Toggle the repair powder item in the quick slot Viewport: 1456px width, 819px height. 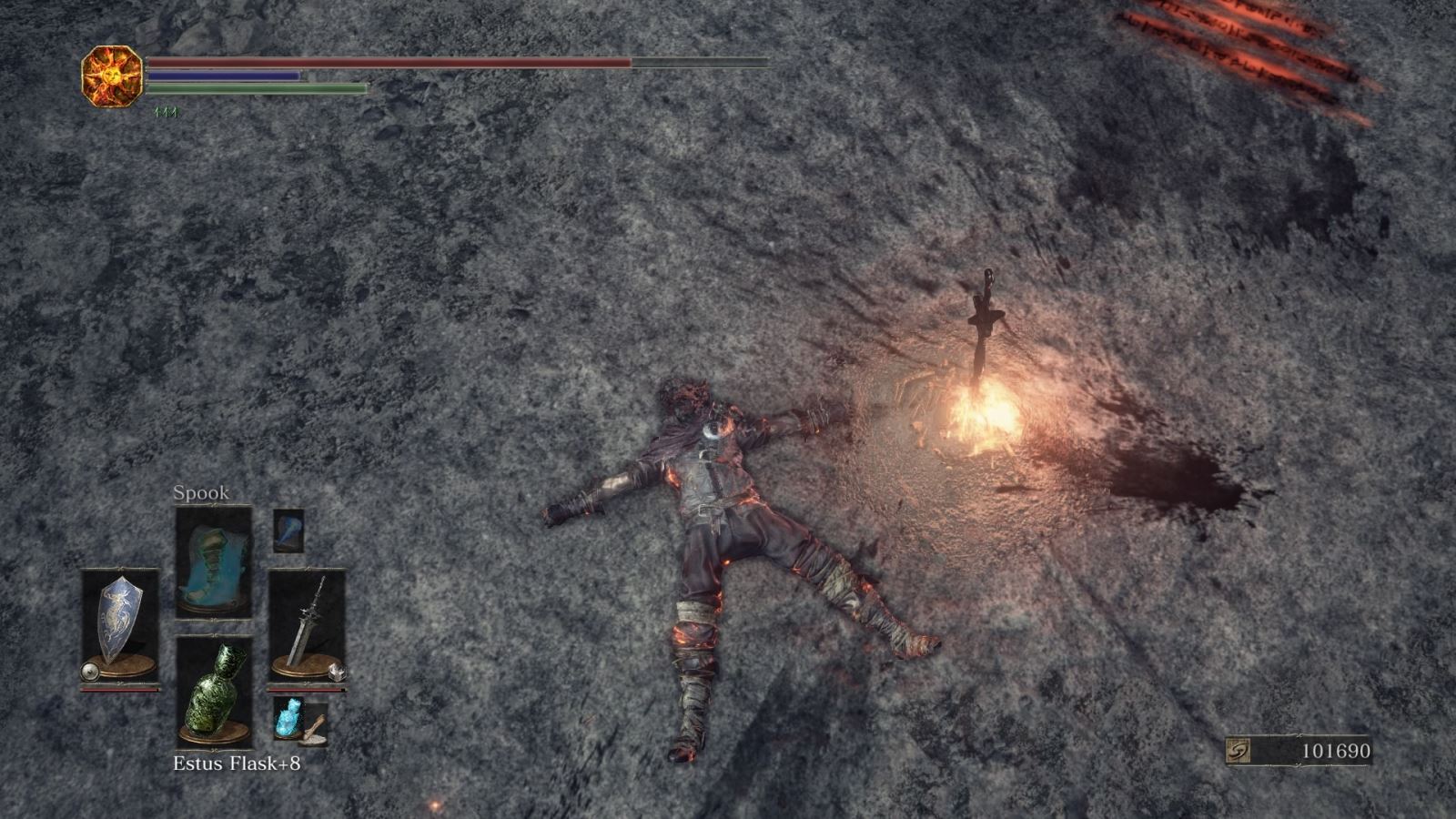click(320, 731)
